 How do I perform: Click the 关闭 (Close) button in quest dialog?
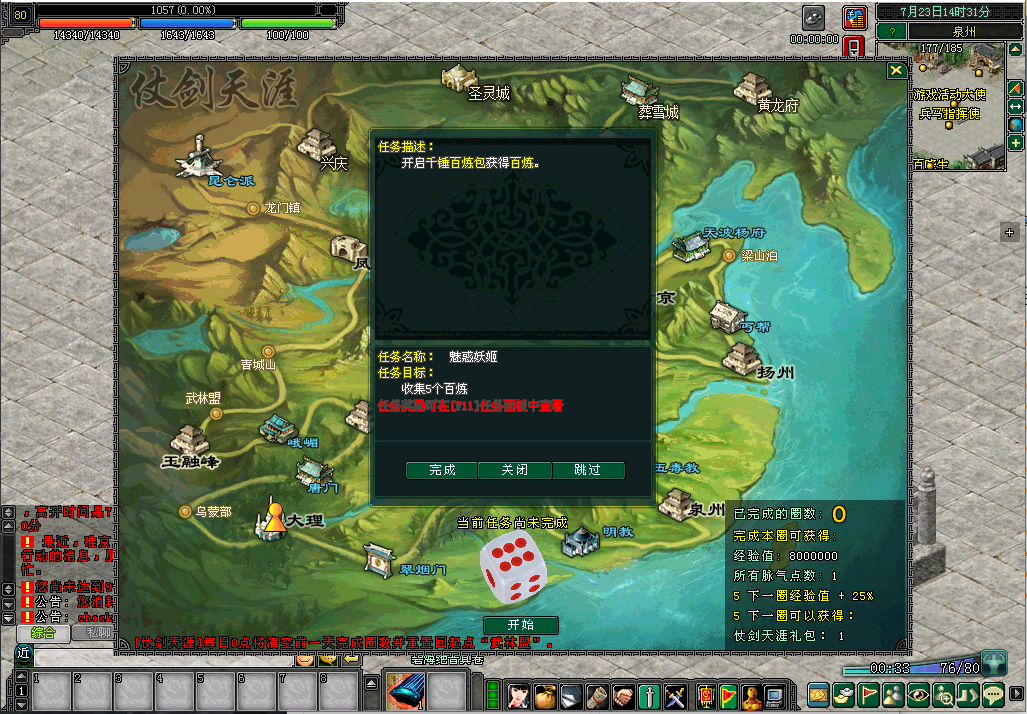click(515, 470)
